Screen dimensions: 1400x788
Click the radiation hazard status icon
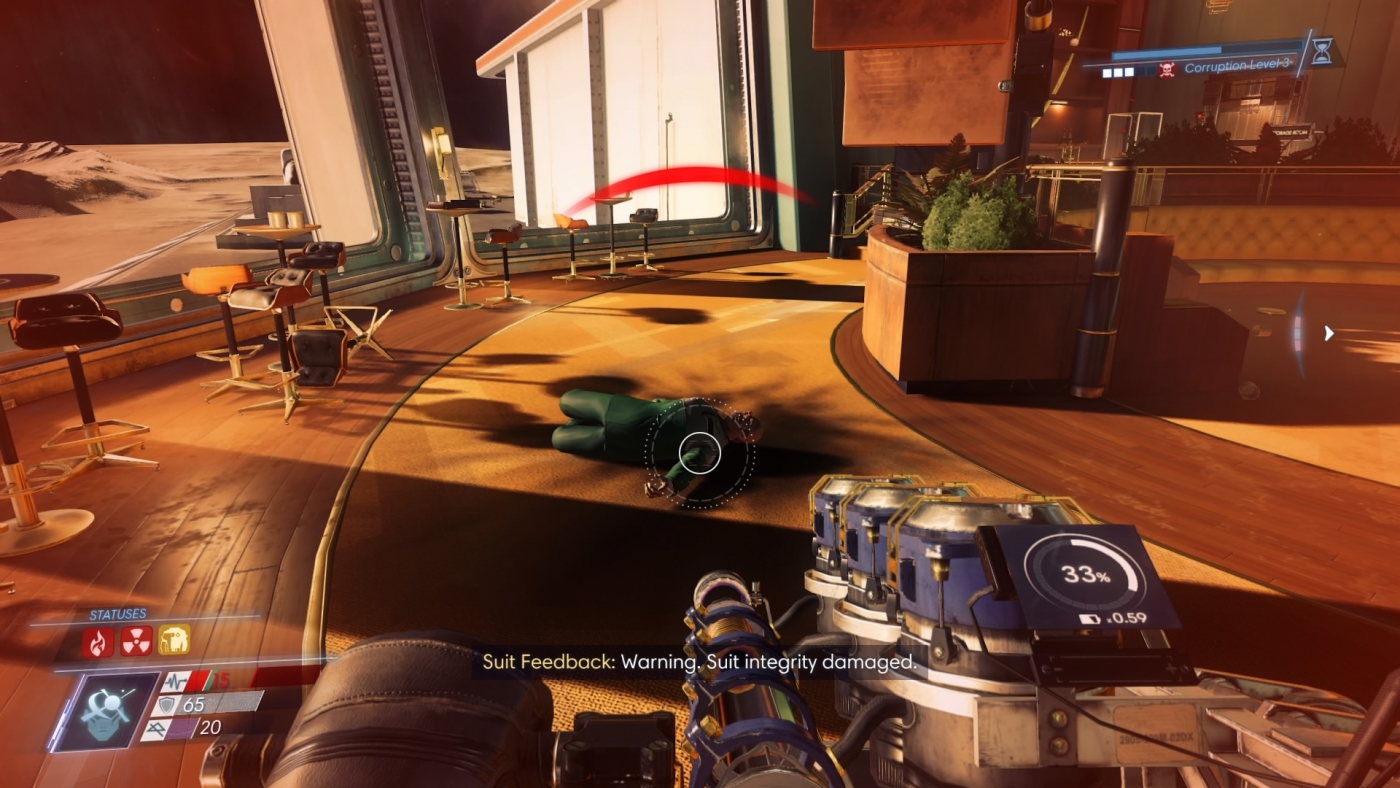(x=136, y=642)
